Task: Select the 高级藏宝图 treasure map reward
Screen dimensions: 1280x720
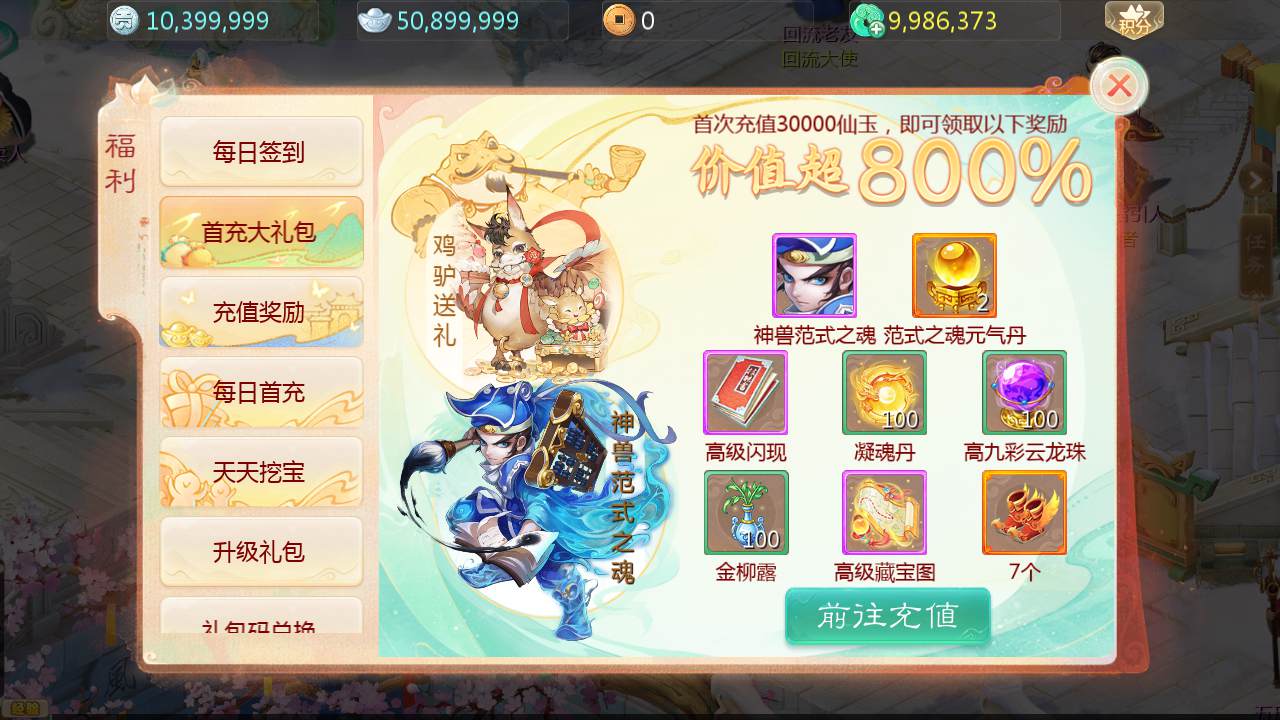Action: point(884,512)
